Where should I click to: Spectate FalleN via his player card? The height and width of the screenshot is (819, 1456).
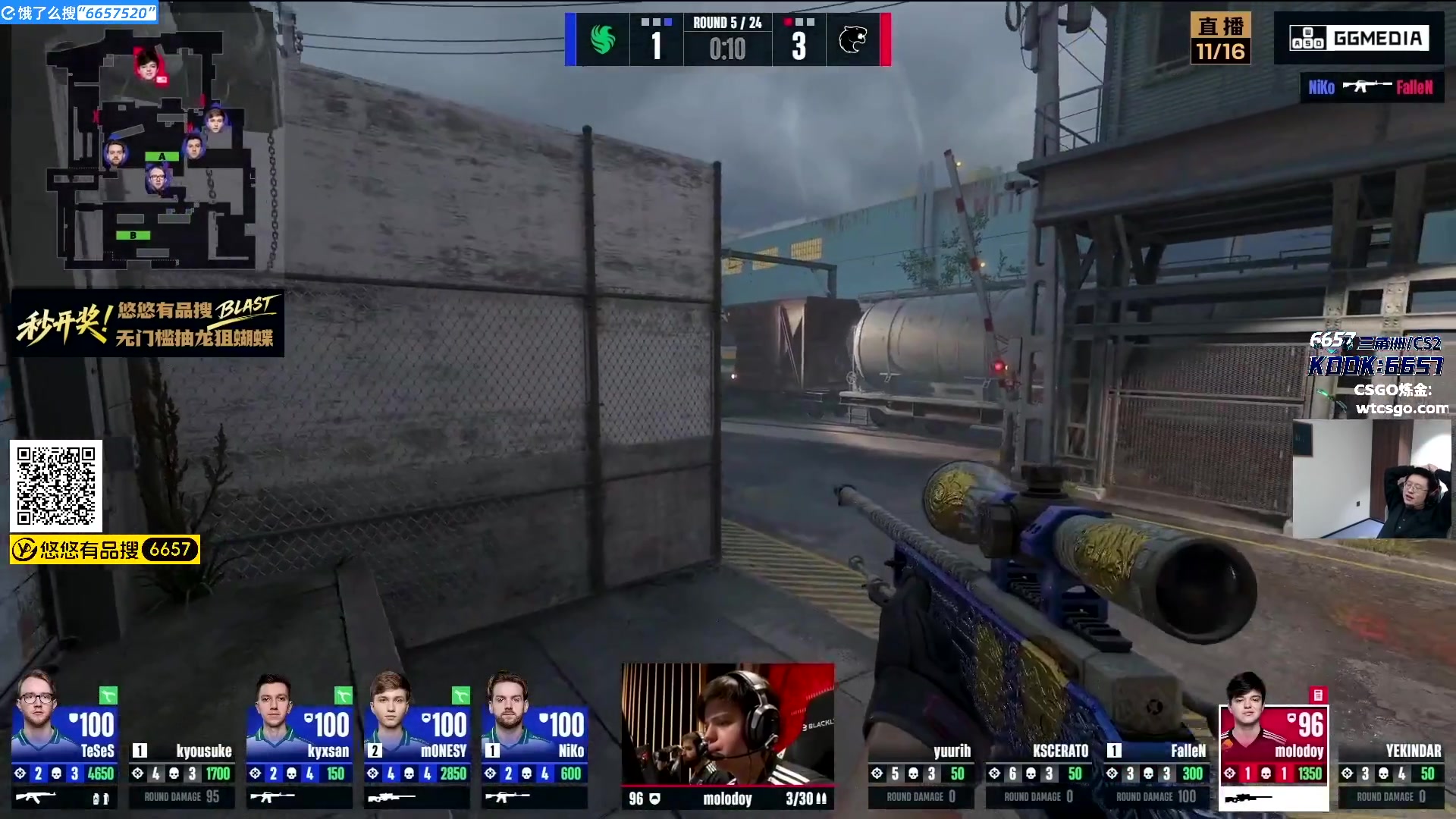(1156, 772)
